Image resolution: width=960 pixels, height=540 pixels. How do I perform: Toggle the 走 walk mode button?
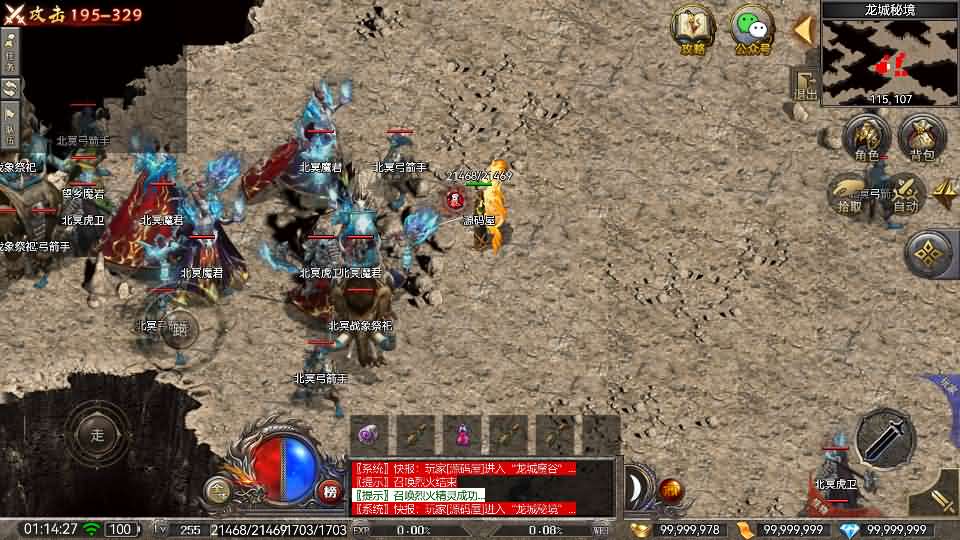[97, 435]
